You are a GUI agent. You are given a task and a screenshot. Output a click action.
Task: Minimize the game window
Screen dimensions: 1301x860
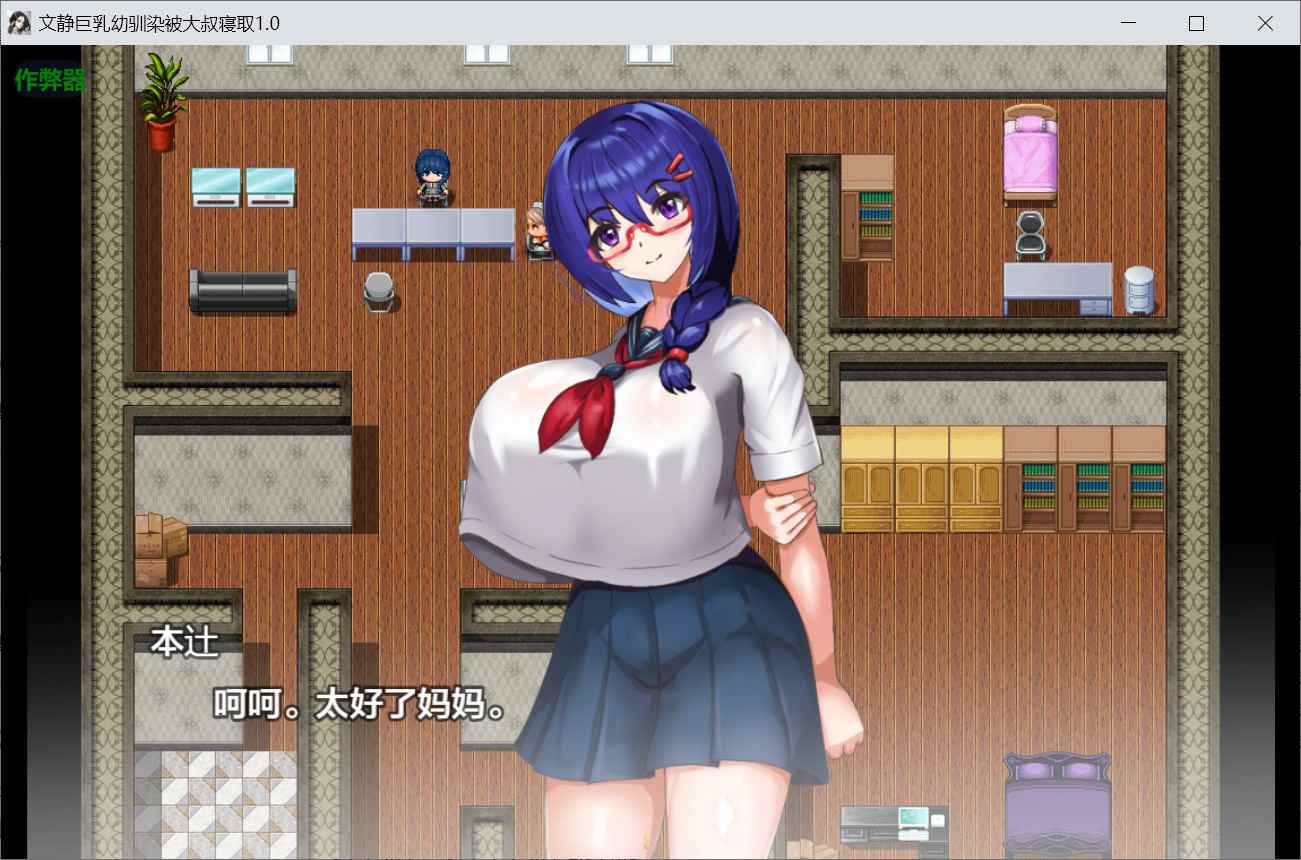(1128, 23)
